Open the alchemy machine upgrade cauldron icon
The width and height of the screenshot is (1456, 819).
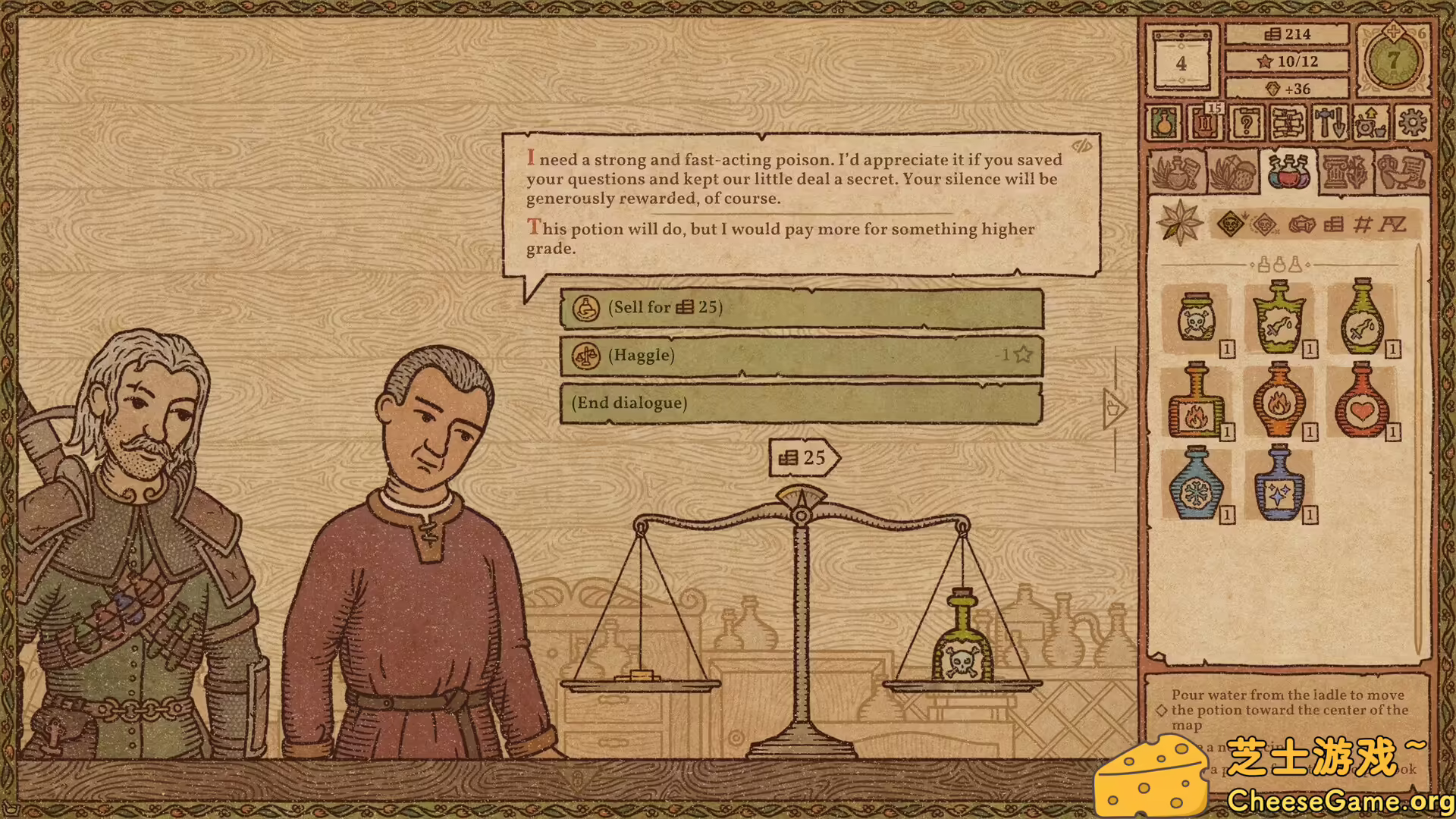click(1370, 124)
